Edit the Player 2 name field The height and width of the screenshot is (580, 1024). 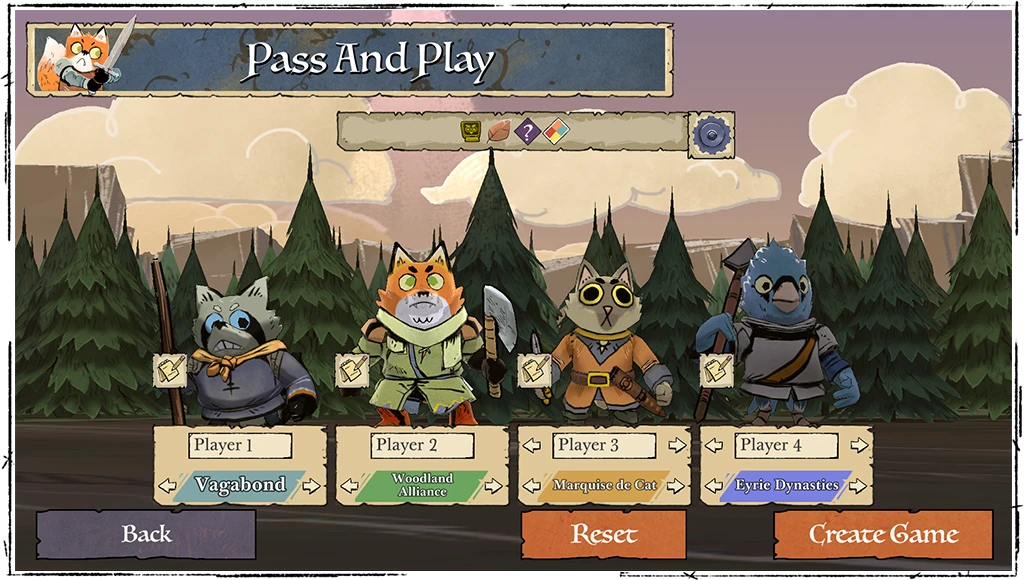coord(423,445)
